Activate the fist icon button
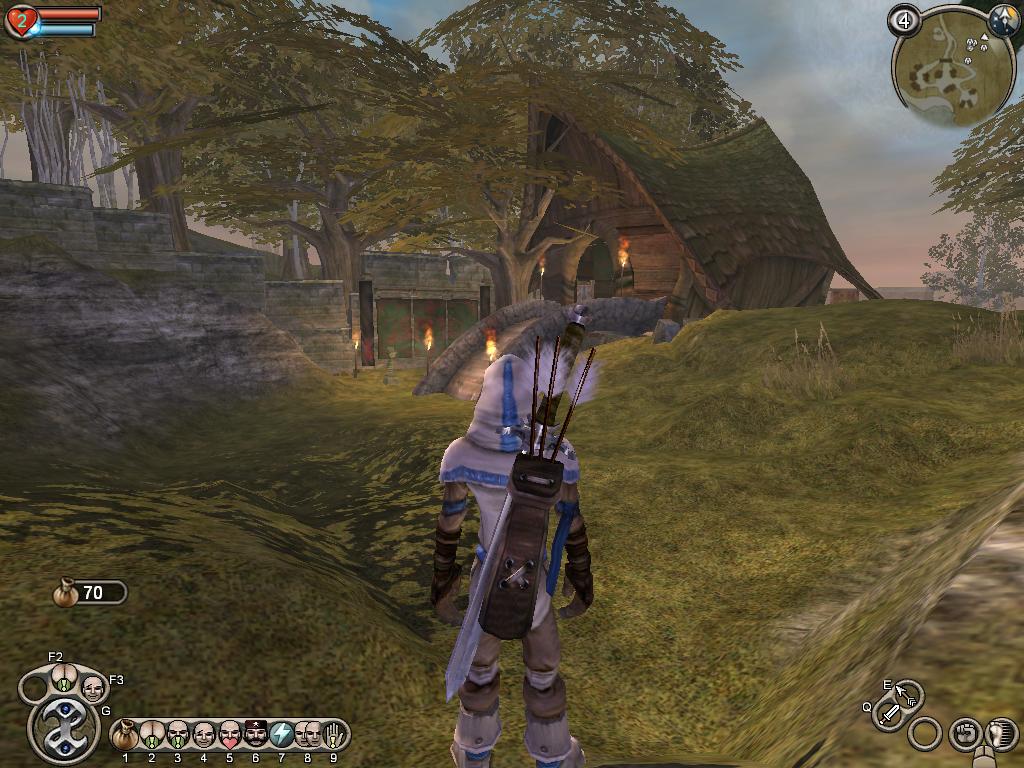The width and height of the screenshot is (1024, 768). click(x=964, y=733)
